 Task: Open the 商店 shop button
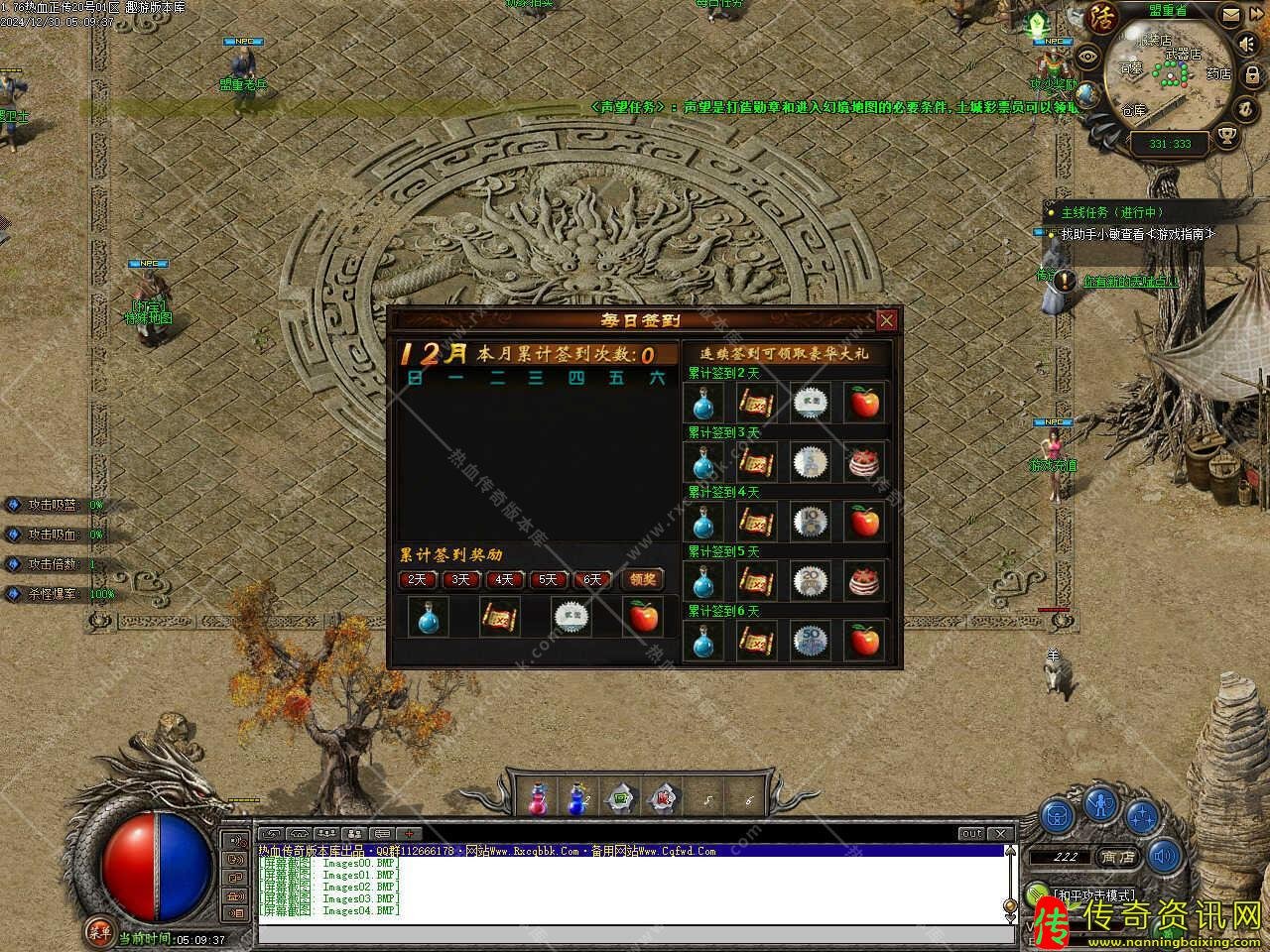coord(1118,857)
